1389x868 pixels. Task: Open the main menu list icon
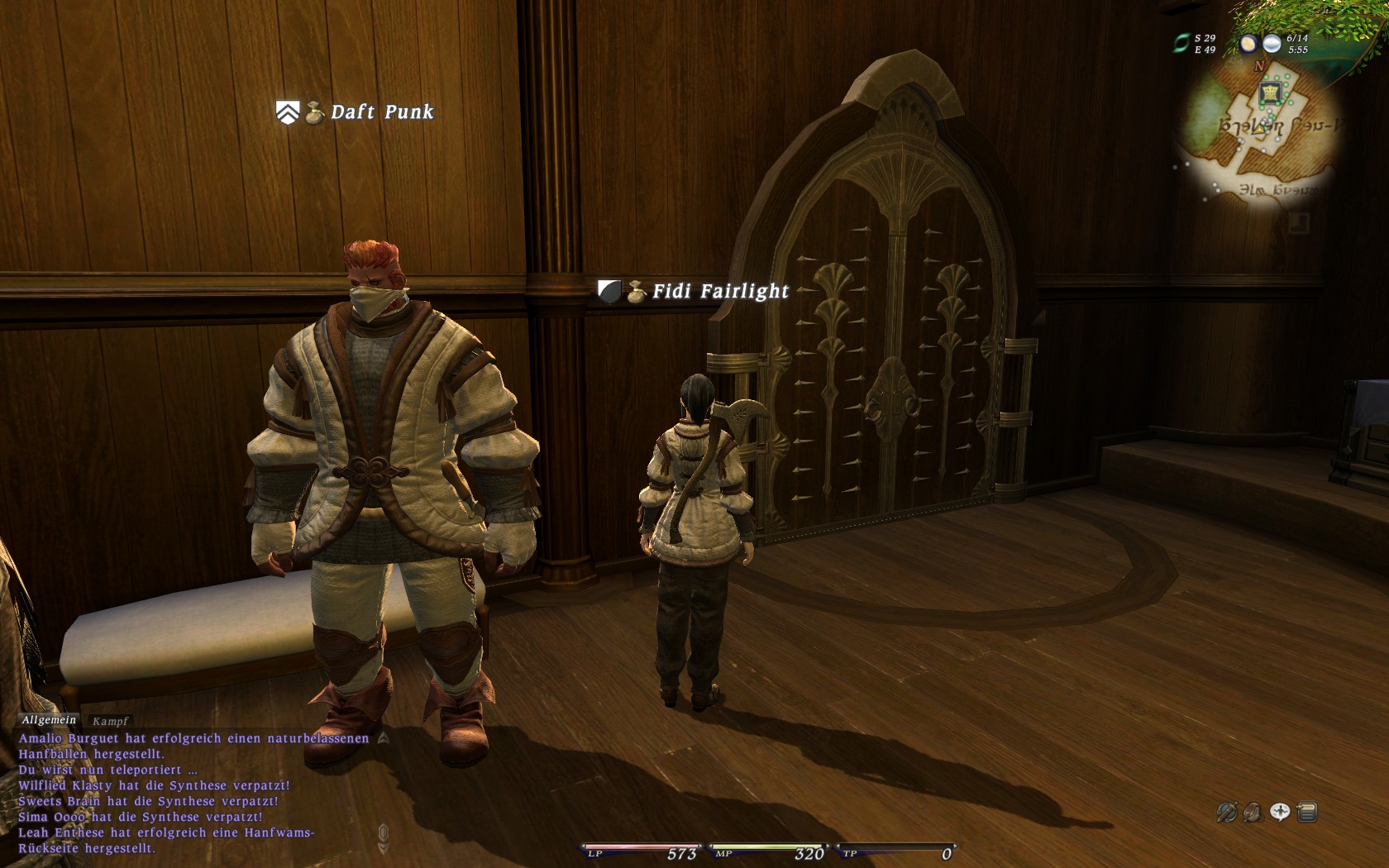point(1307,813)
